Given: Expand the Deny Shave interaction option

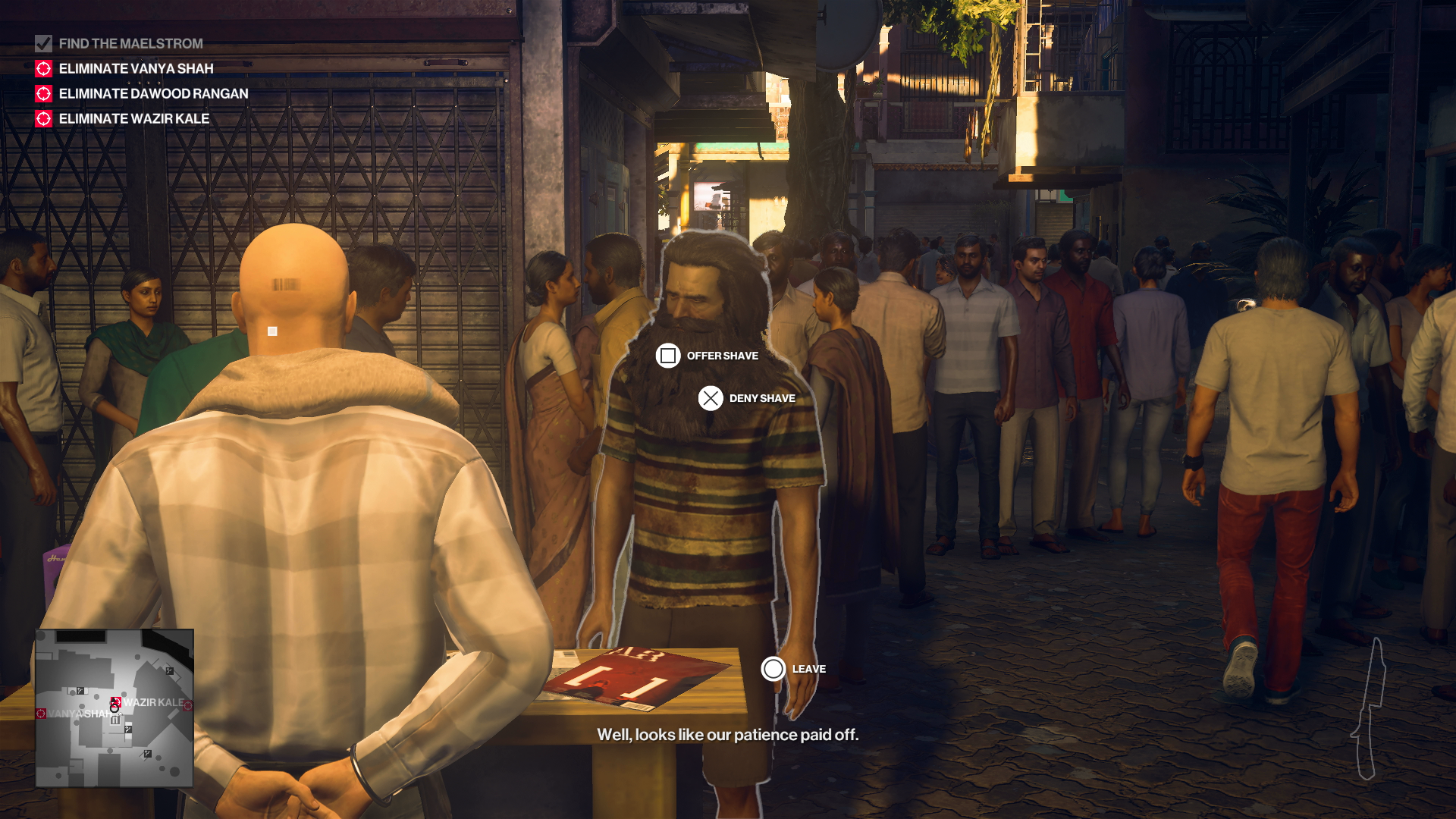Looking at the screenshot, I should click(761, 398).
